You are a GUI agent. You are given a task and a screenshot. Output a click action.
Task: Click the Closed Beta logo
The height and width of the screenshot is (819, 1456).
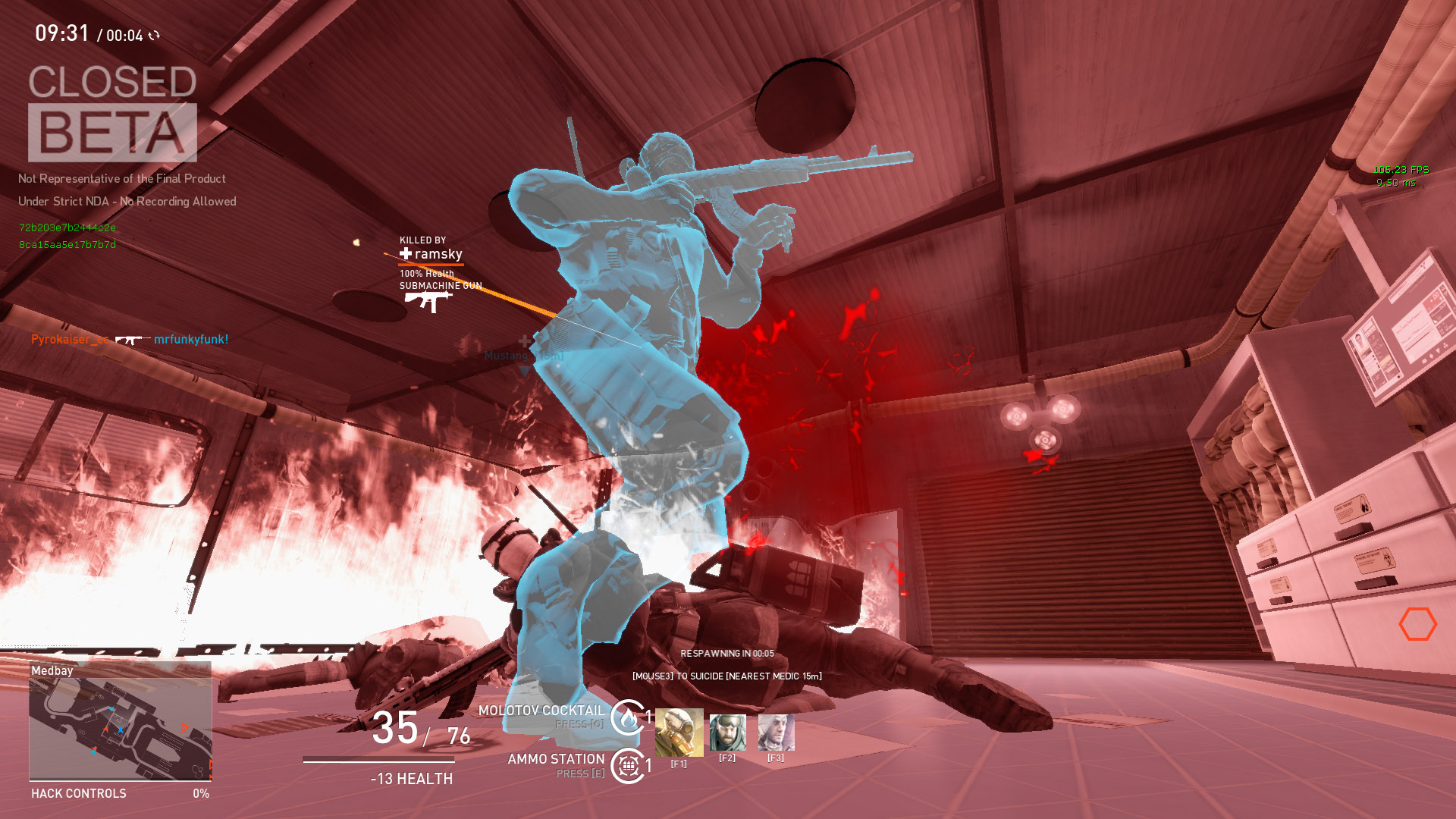[112, 112]
